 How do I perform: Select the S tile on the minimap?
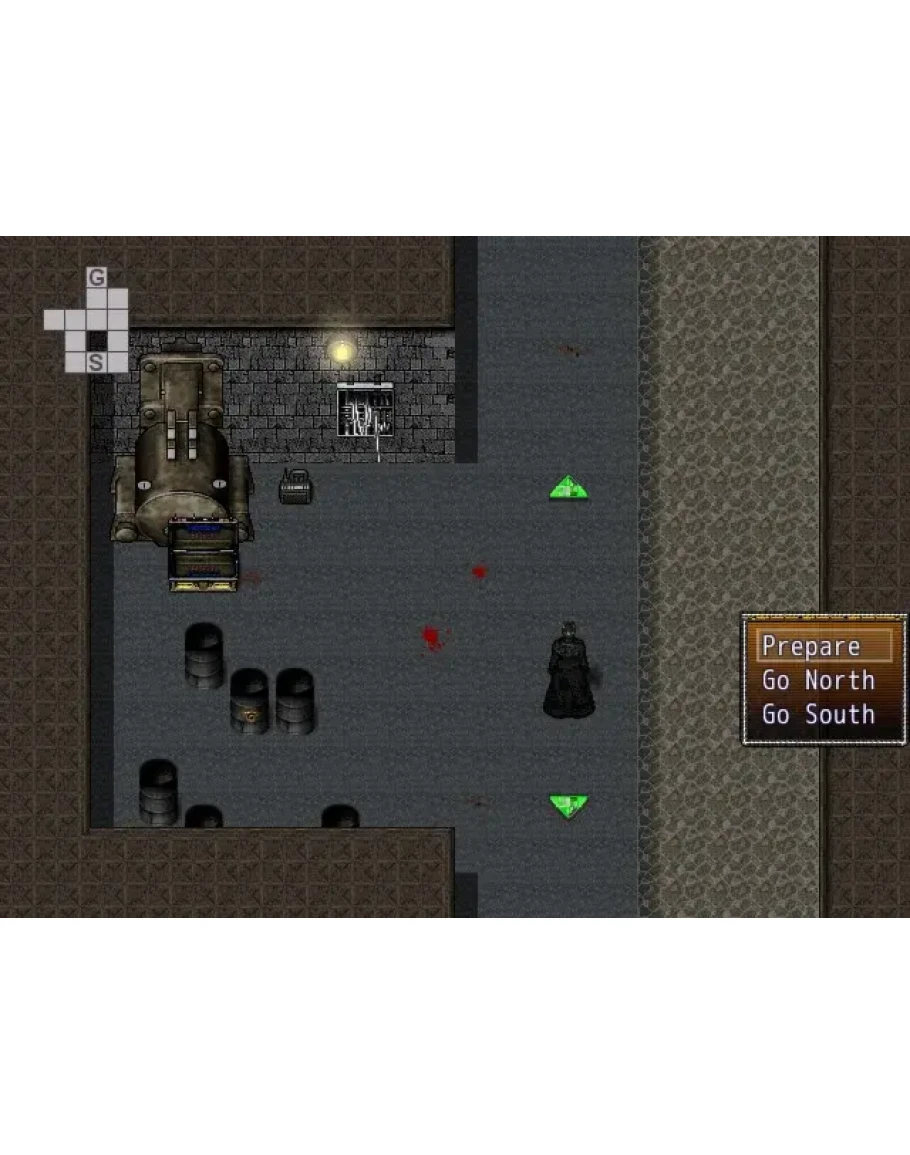(x=96, y=363)
